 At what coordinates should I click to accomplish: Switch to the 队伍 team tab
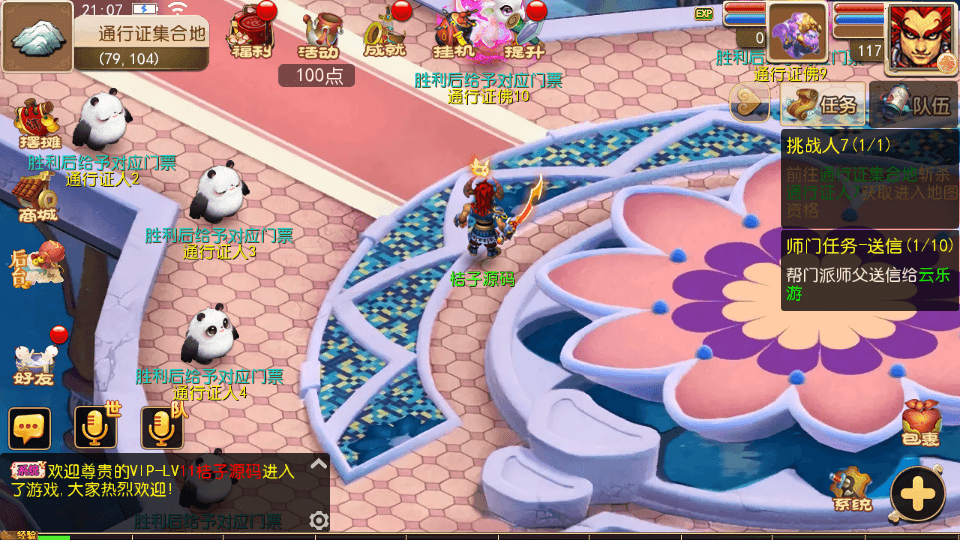pyautogui.click(x=915, y=104)
